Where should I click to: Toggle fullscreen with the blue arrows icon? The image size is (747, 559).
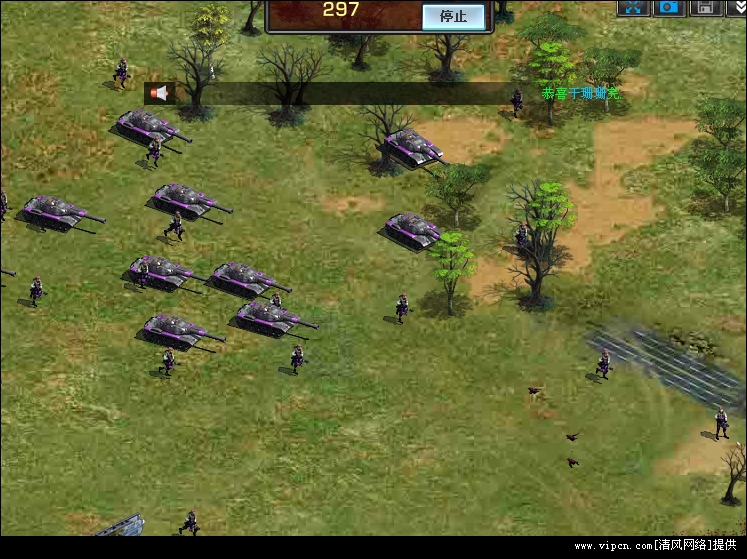pyautogui.click(x=633, y=7)
